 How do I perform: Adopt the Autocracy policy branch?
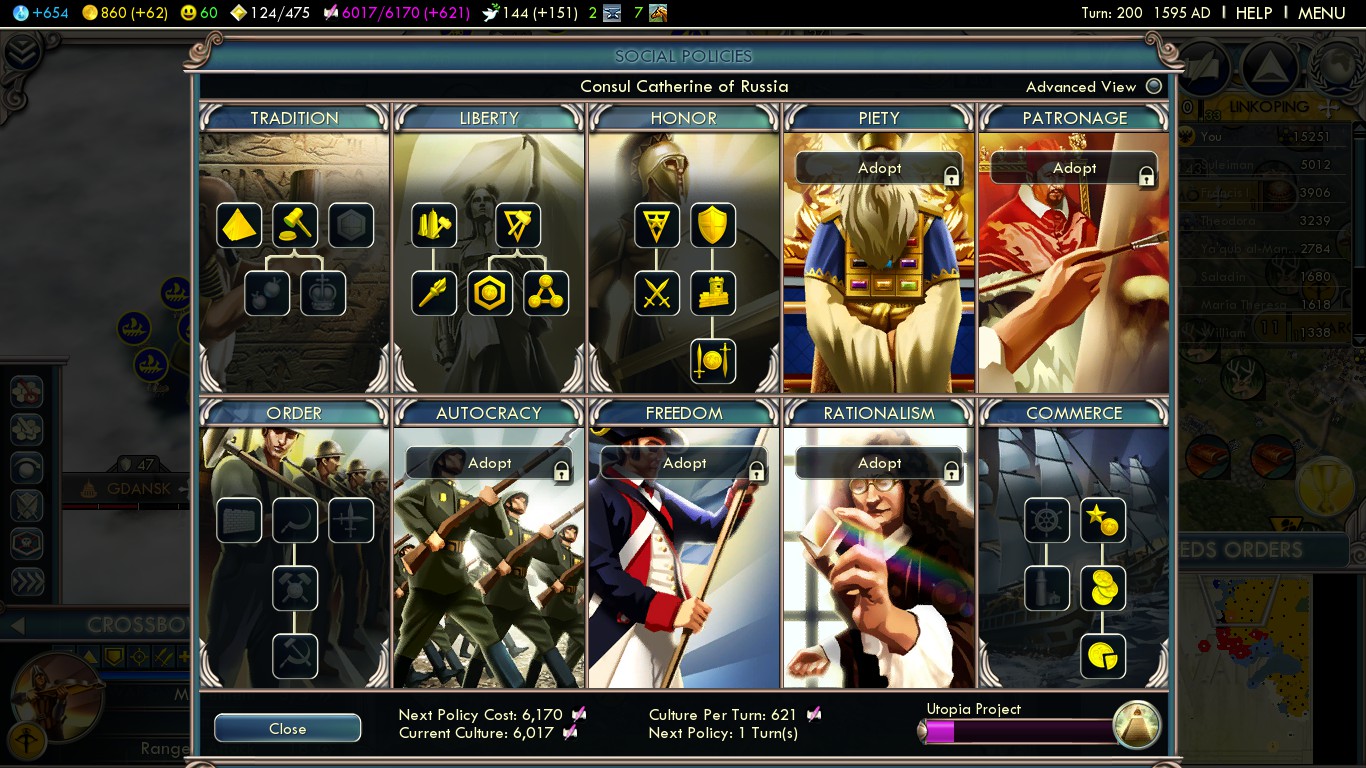click(489, 463)
